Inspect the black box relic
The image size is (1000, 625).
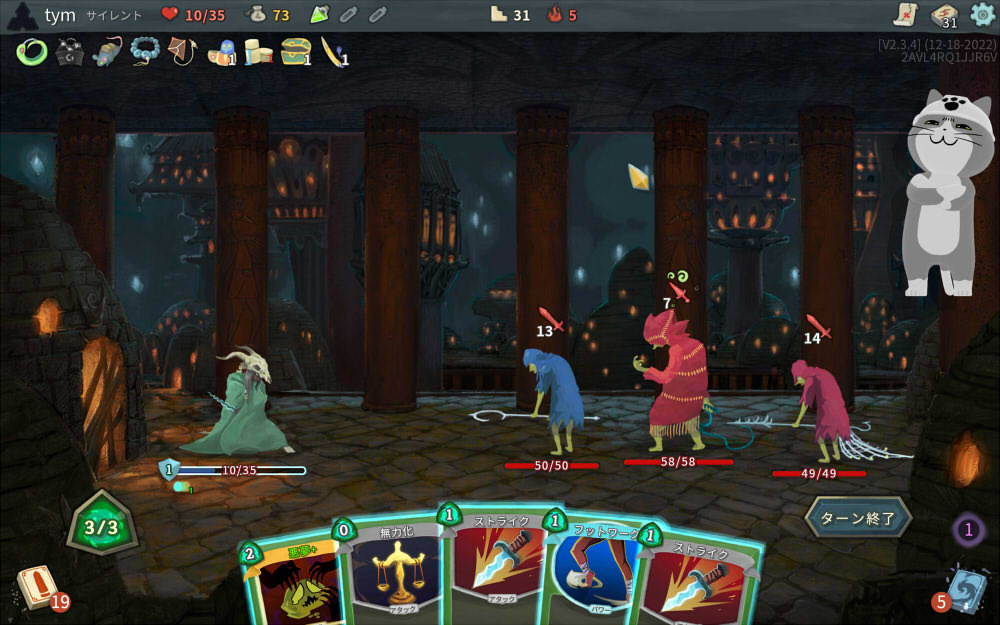(69, 51)
